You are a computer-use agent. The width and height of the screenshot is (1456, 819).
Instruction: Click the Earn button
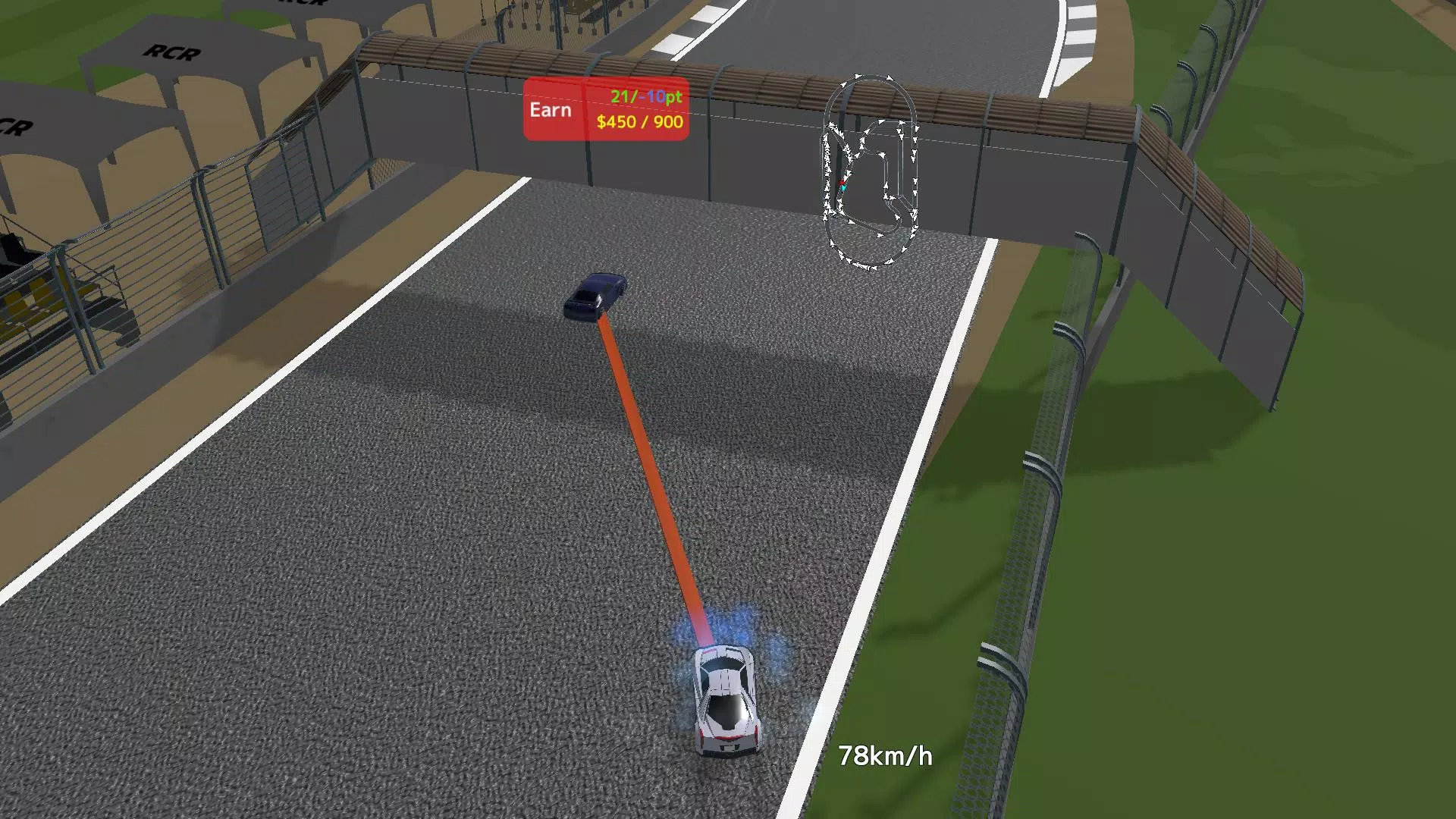[x=553, y=110]
